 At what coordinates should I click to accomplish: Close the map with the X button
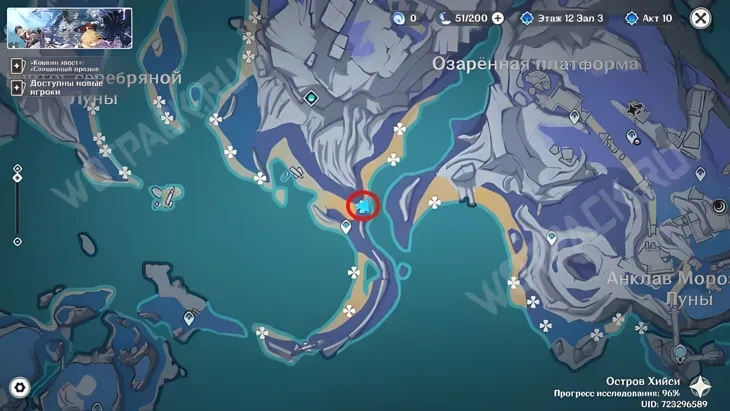(x=701, y=18)
